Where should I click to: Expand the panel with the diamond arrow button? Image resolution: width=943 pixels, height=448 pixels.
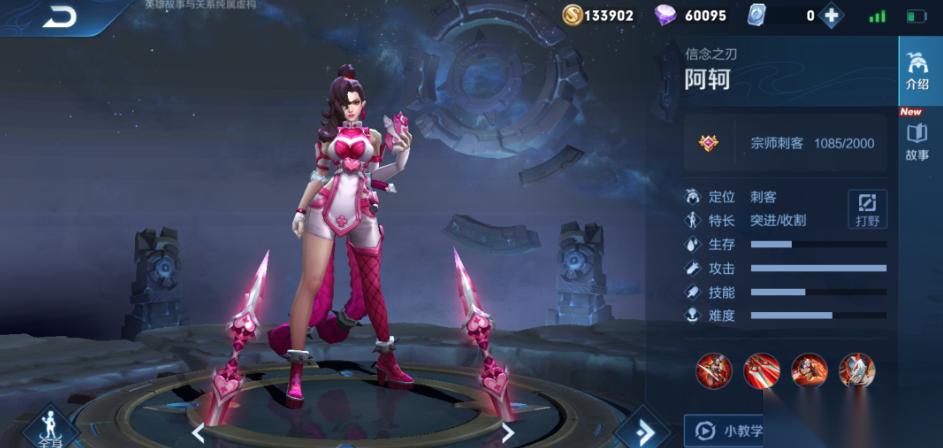[637, 431]
